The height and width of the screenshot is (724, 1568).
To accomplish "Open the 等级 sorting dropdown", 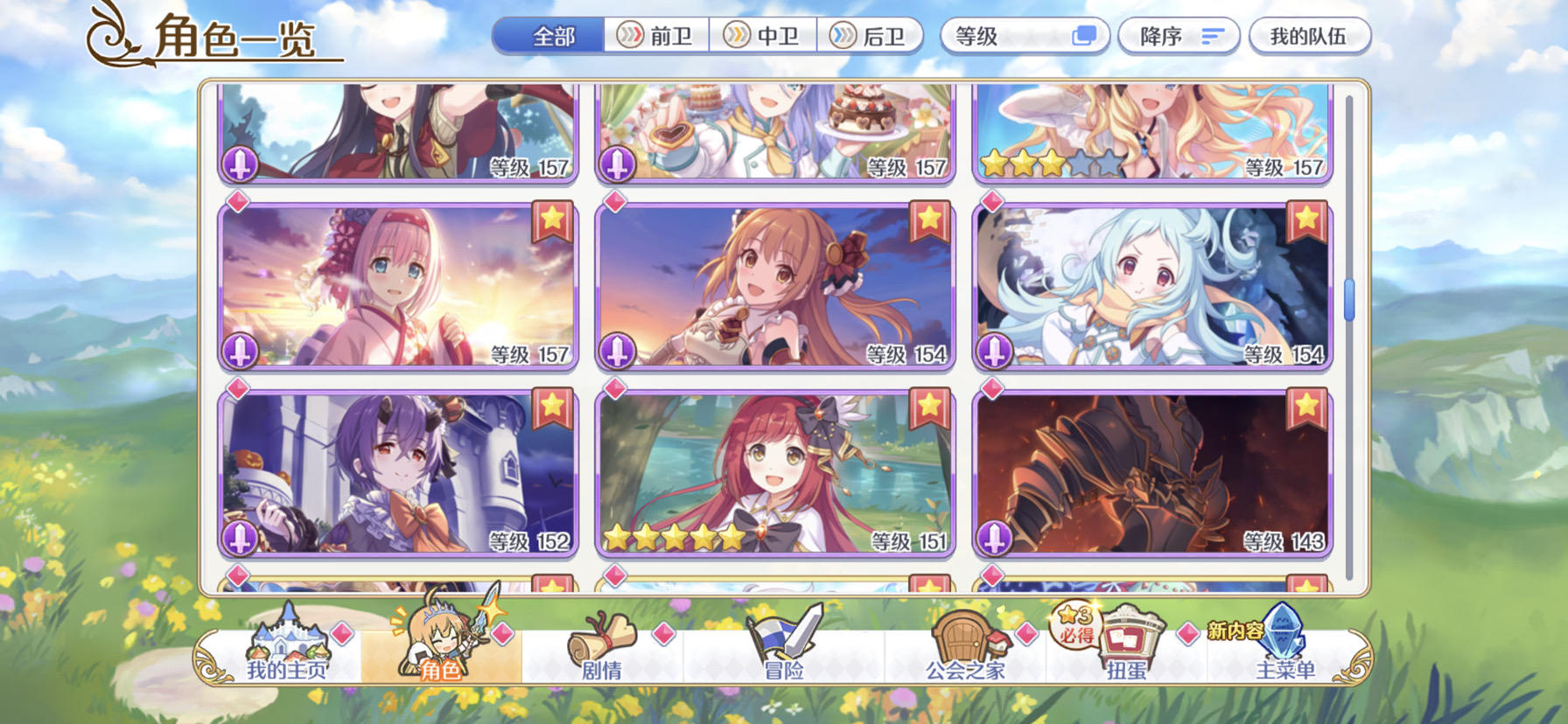I will tap(997, 35).
